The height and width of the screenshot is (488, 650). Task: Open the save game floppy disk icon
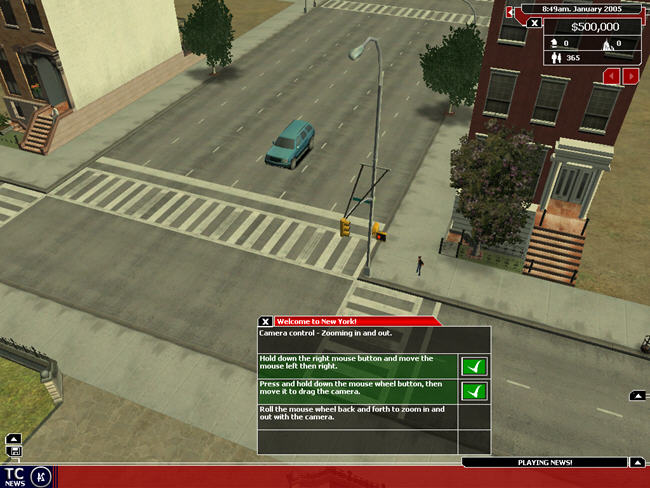click(x=15, y=451)
